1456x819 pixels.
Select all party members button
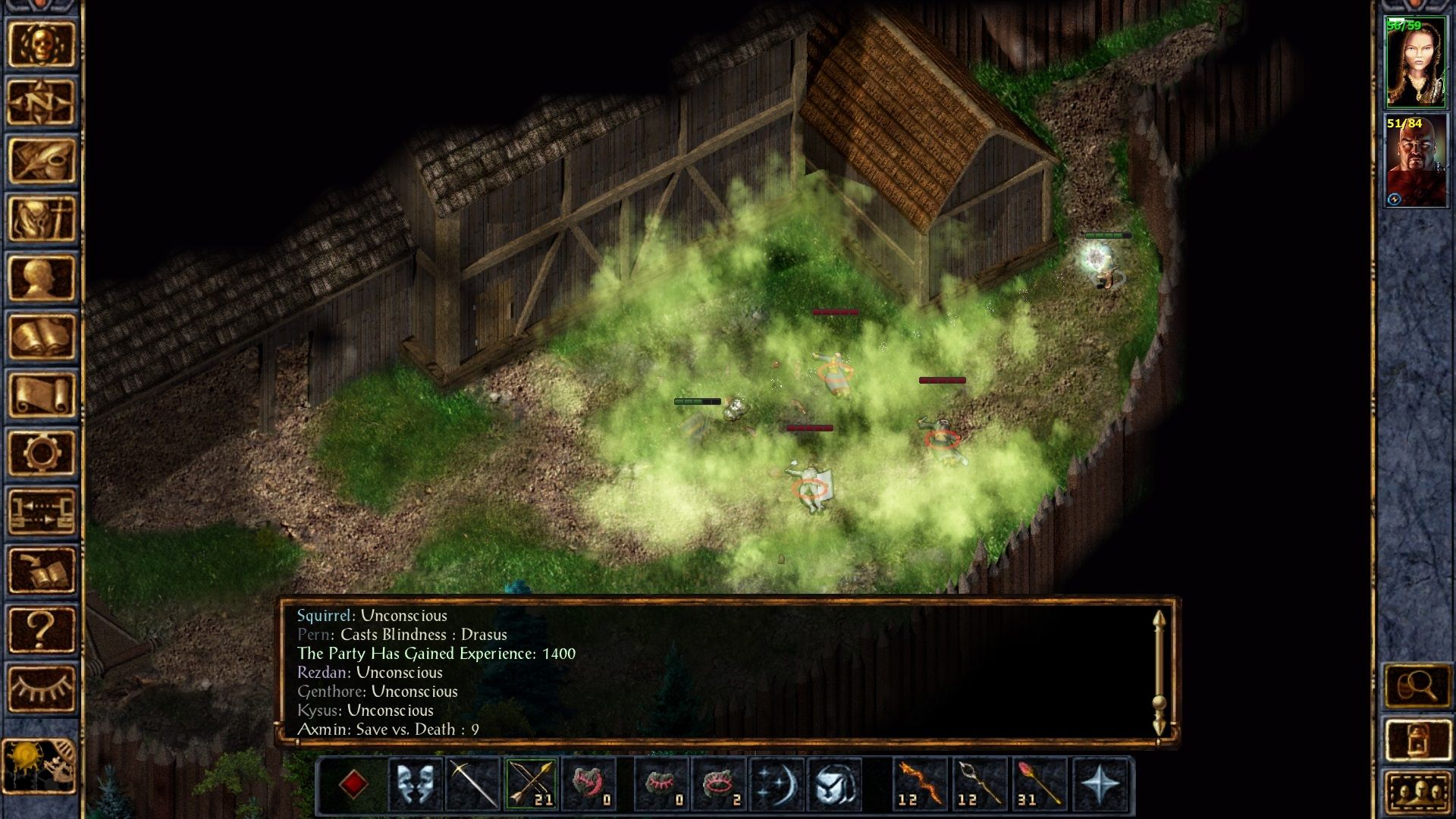pyautogui.click(x=1417, y=793)
